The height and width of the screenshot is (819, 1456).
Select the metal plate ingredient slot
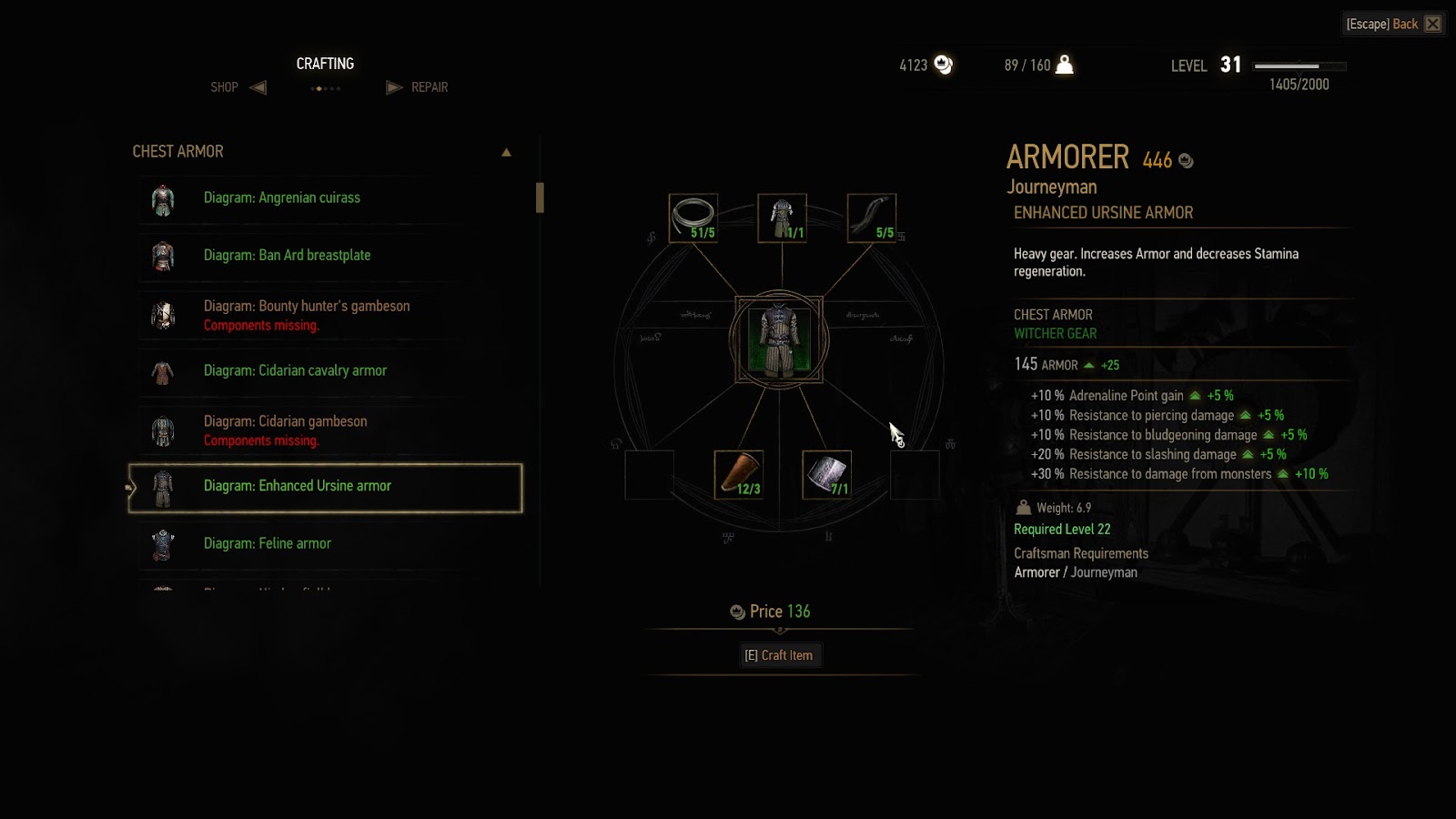tap(826, 474)
